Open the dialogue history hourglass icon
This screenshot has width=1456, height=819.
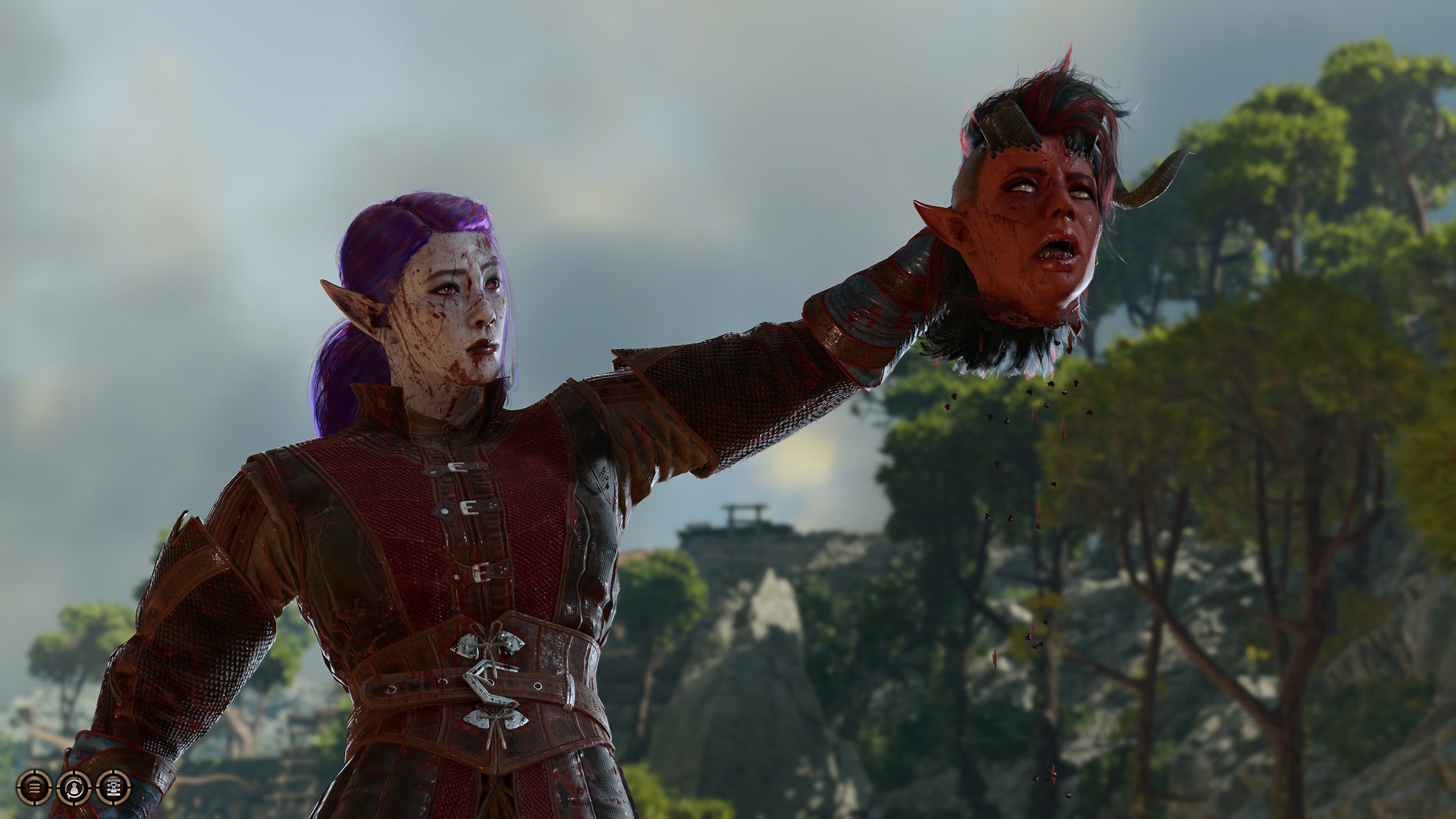coord(113,787)
